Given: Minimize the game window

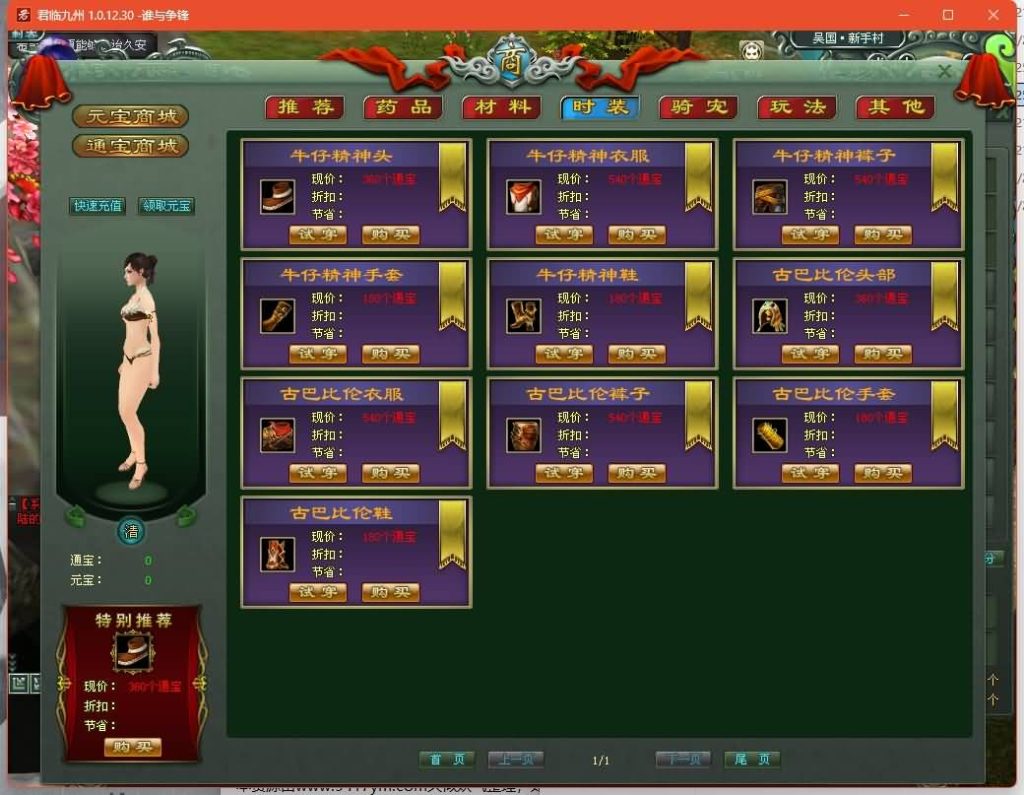Looking at the screenshot, I should 902,15.
